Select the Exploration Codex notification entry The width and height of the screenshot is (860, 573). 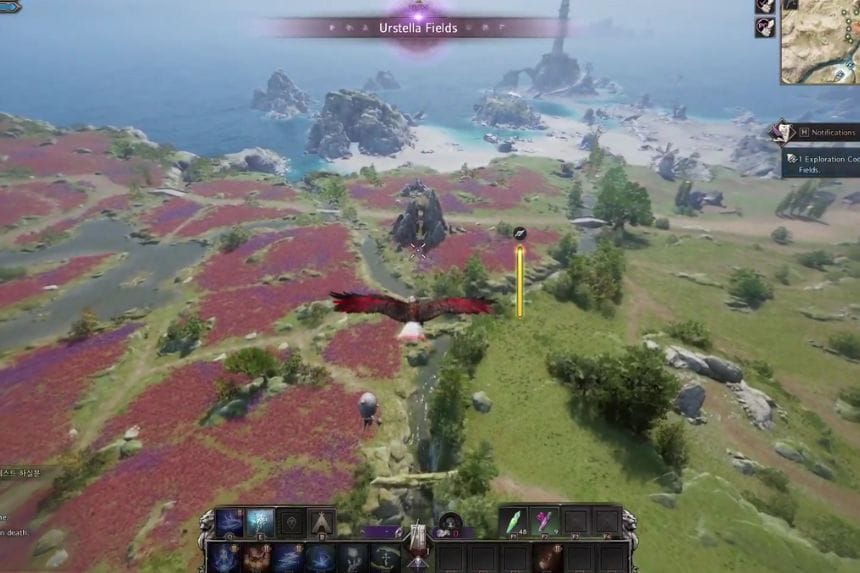[x=822, y=163]
